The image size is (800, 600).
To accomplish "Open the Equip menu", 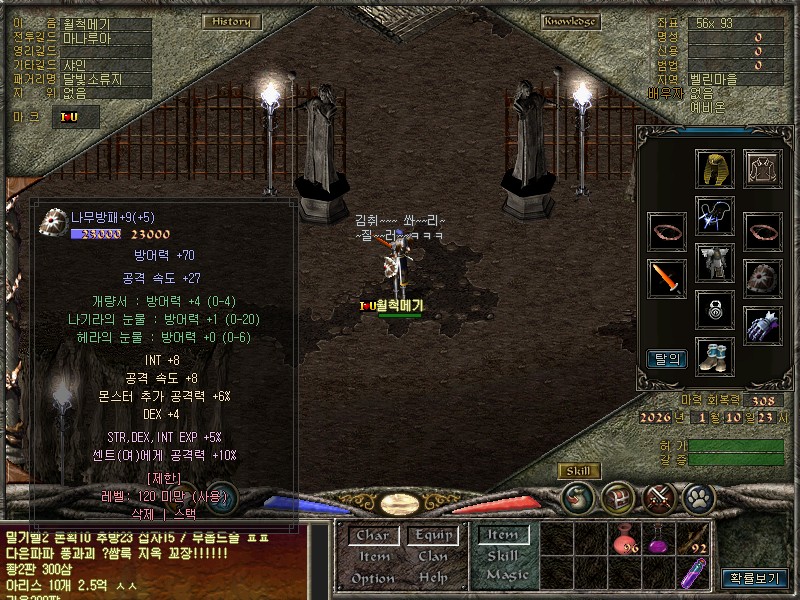I will pos(433,536).
